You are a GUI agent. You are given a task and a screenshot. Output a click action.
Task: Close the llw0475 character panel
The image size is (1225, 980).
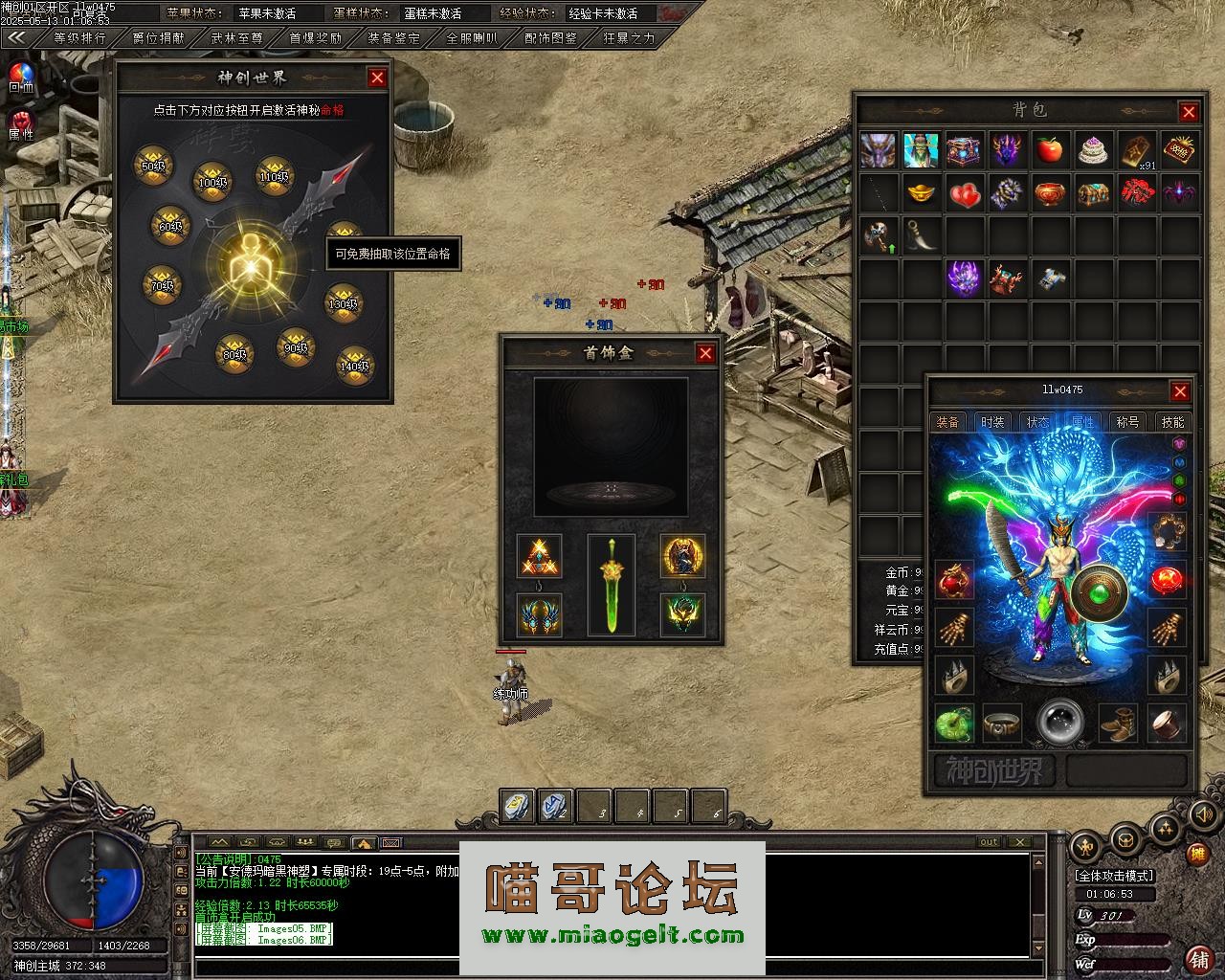(x=1180, y=390)
